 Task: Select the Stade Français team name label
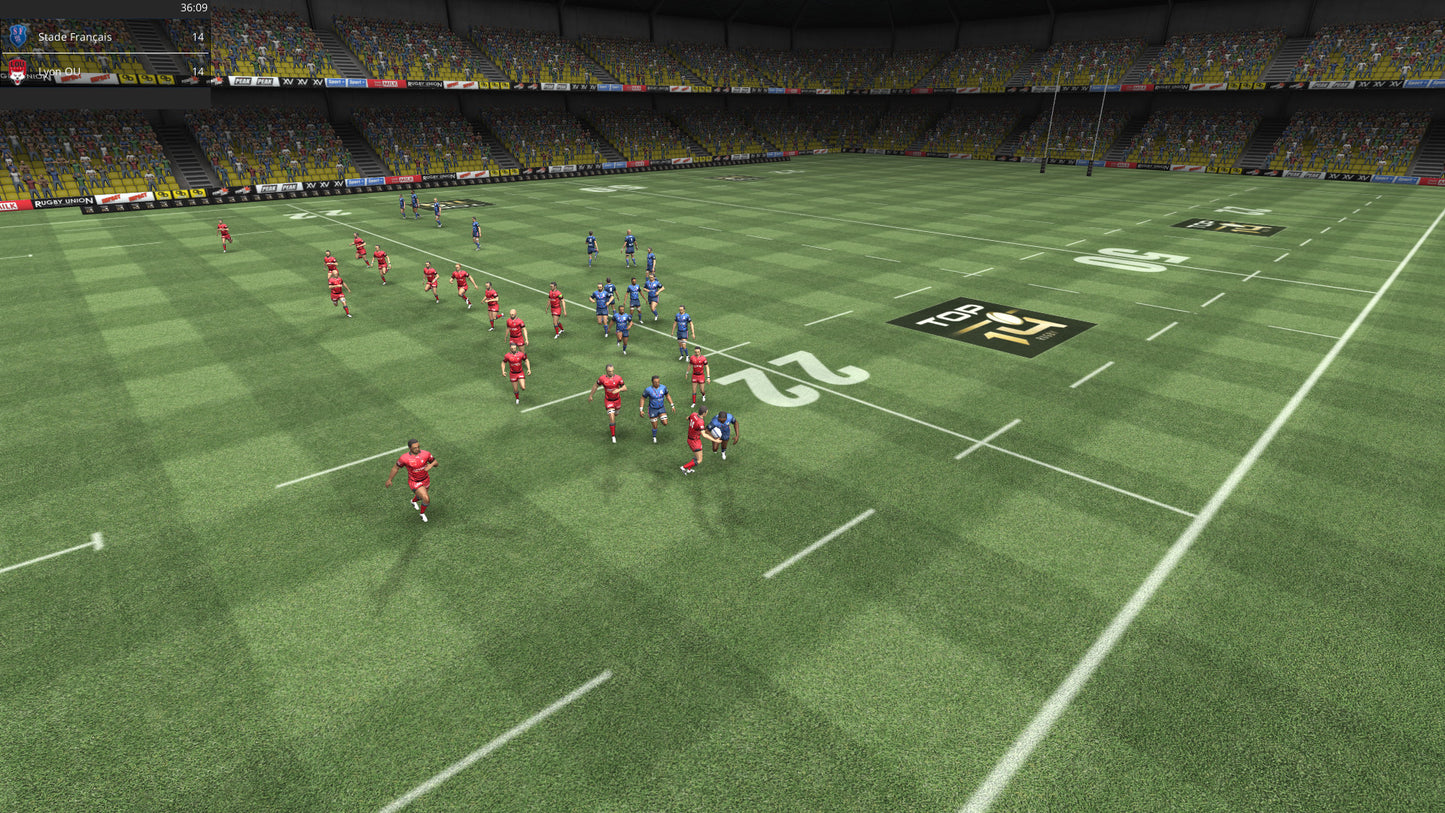click(x=75, y=37)
